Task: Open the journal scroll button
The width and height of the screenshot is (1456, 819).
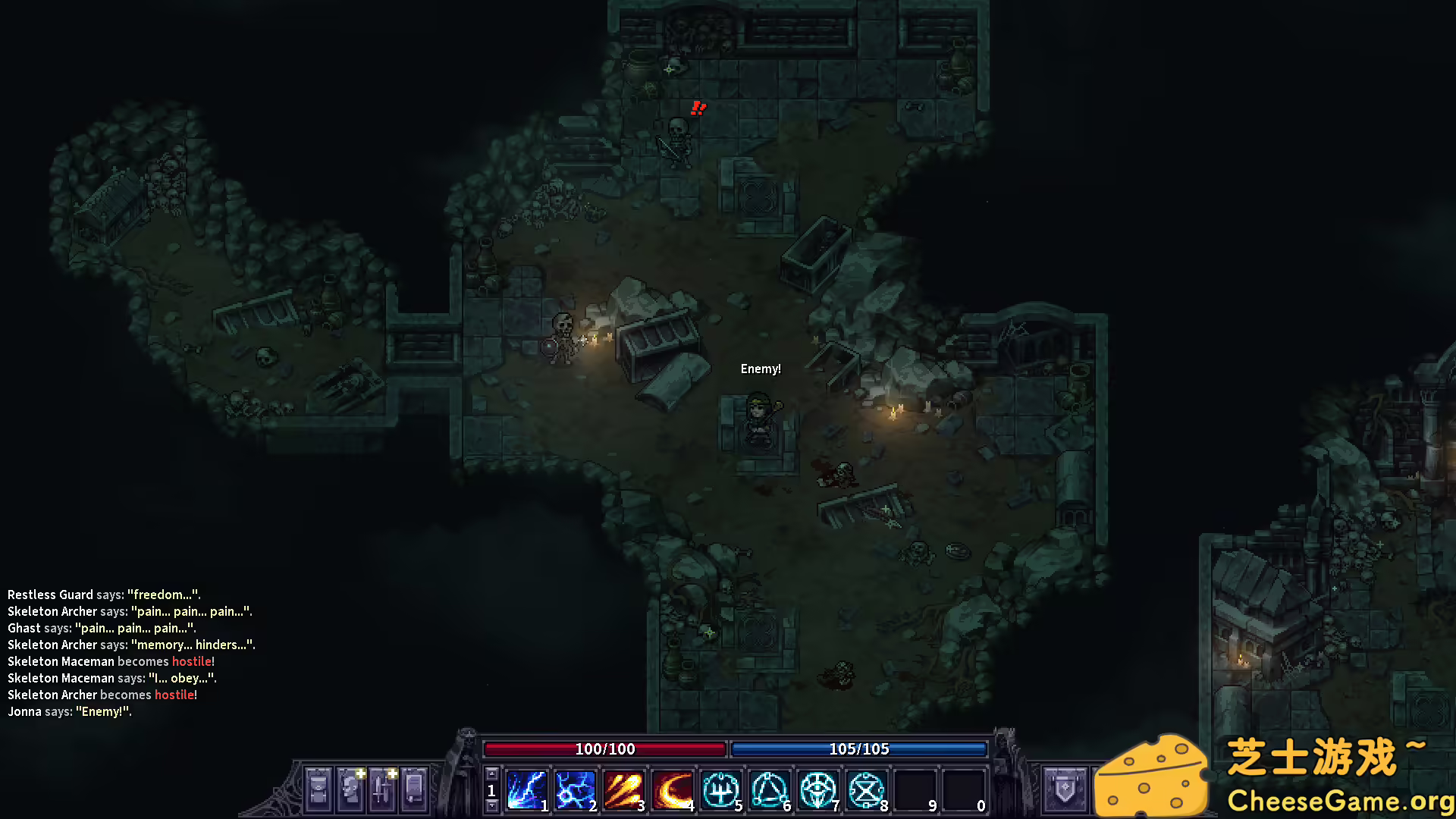Action: [x=414, y=789]
